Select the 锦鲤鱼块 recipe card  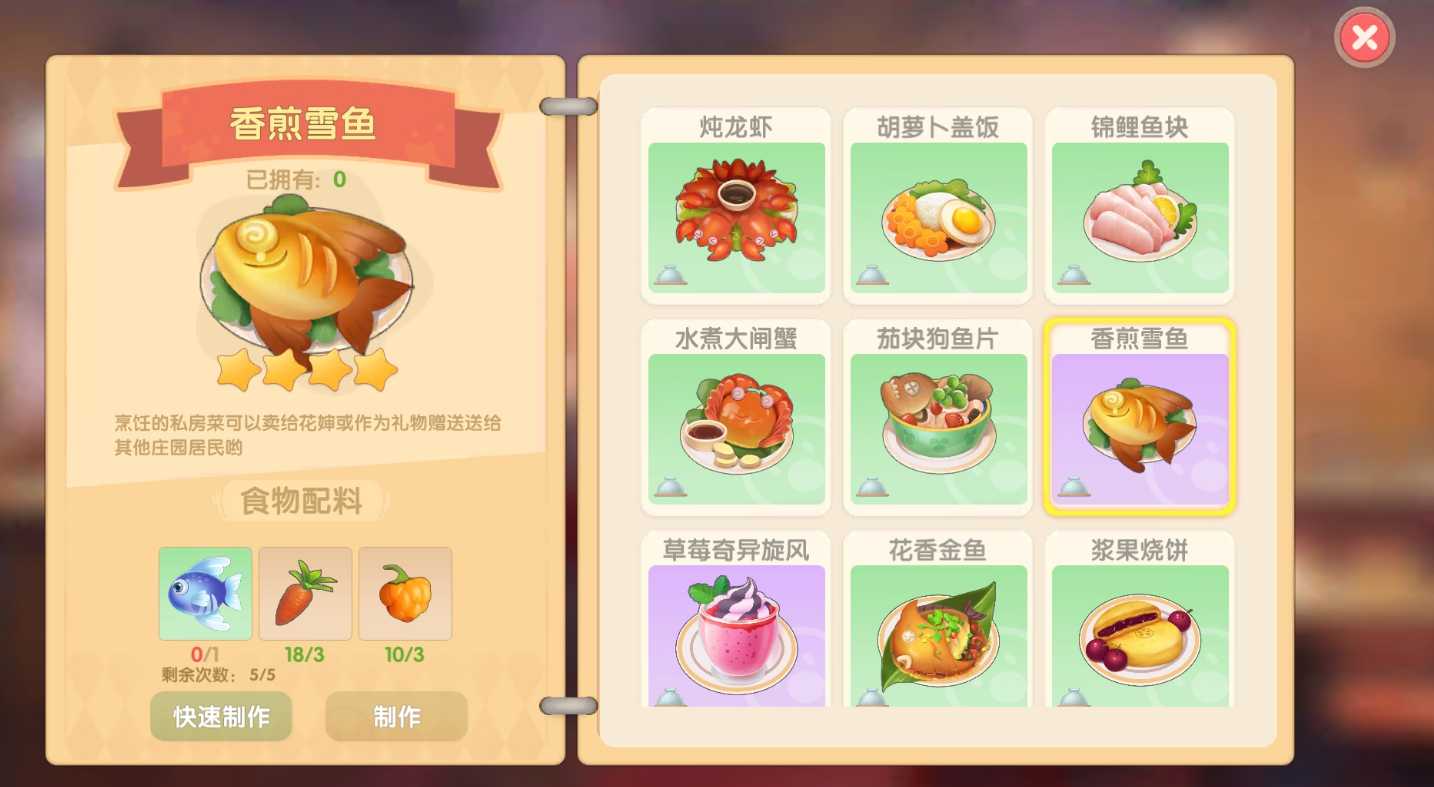coord(1139,205)
